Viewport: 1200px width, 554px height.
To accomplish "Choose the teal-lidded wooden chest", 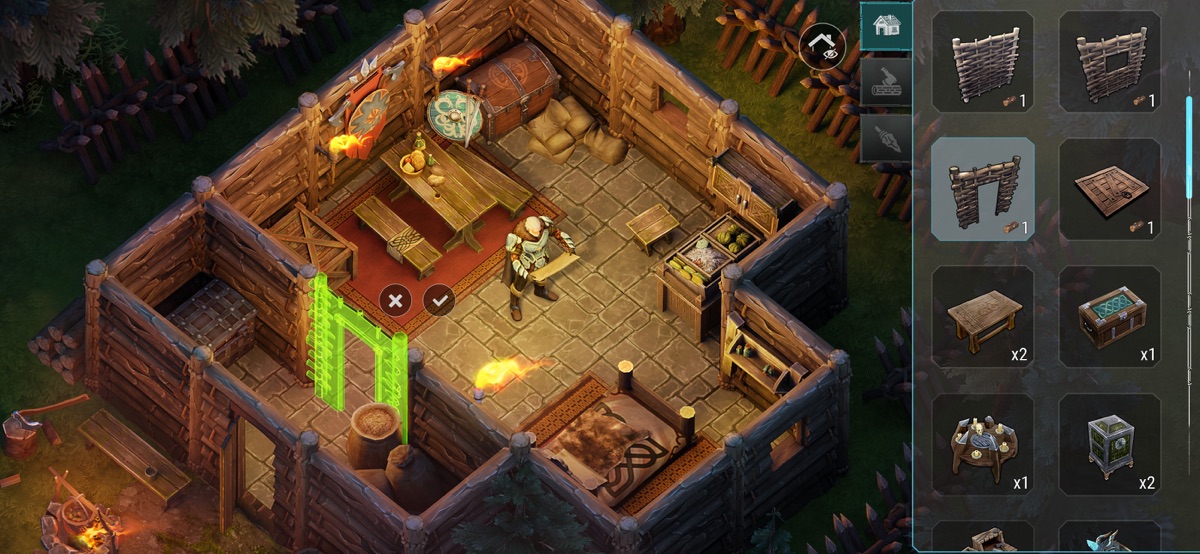I will [x=1110, y=317].
